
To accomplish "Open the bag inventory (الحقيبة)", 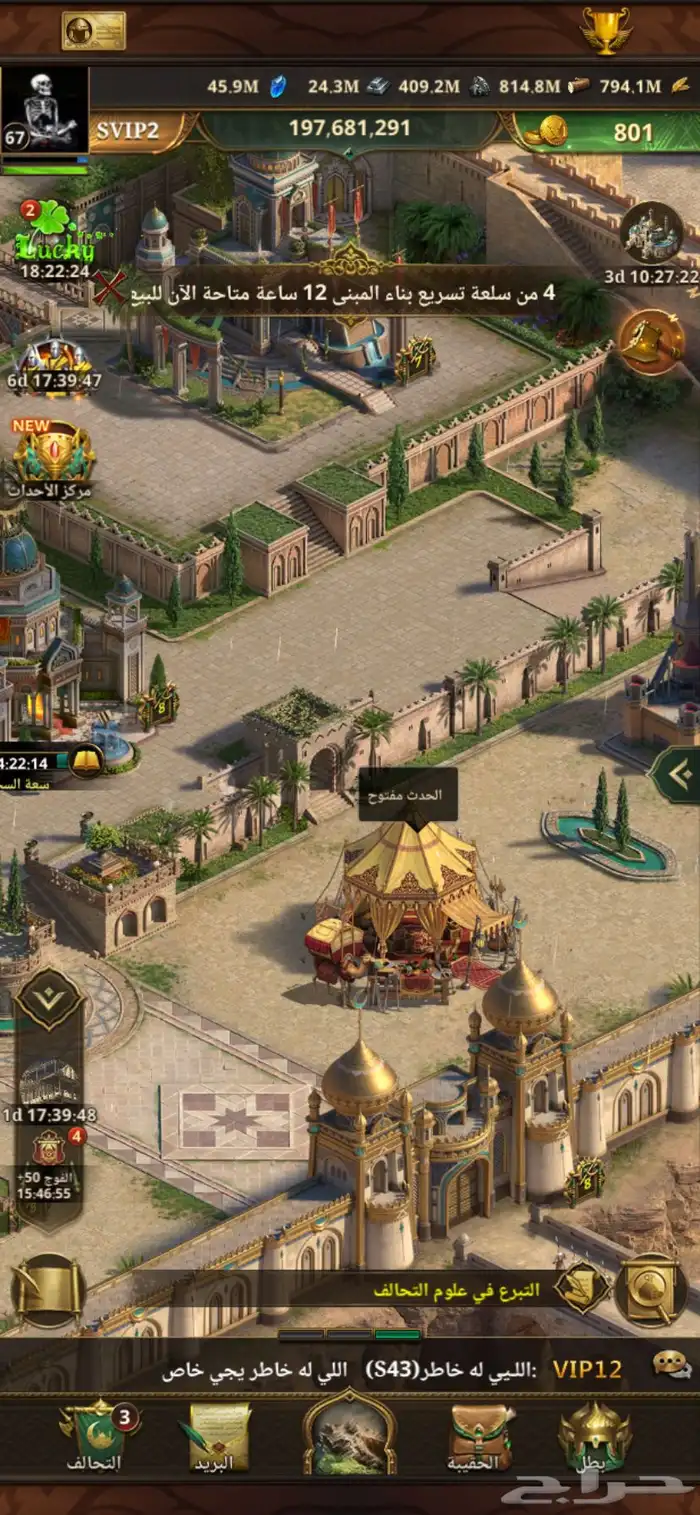I will (x=482, y=1436).
